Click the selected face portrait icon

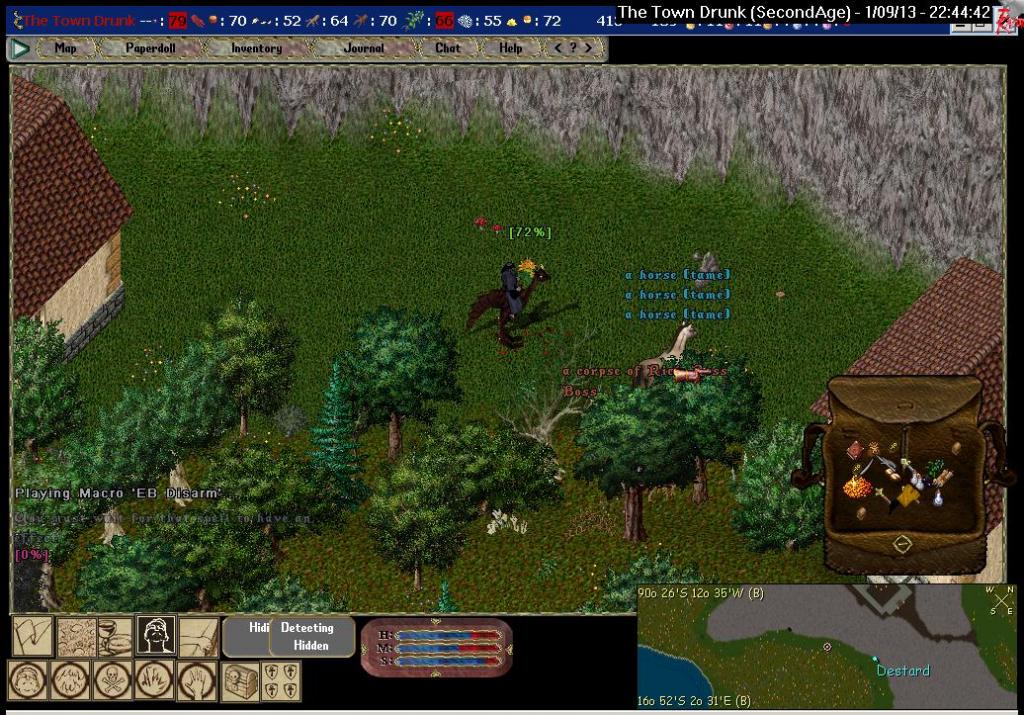click(x=155, y=636)
